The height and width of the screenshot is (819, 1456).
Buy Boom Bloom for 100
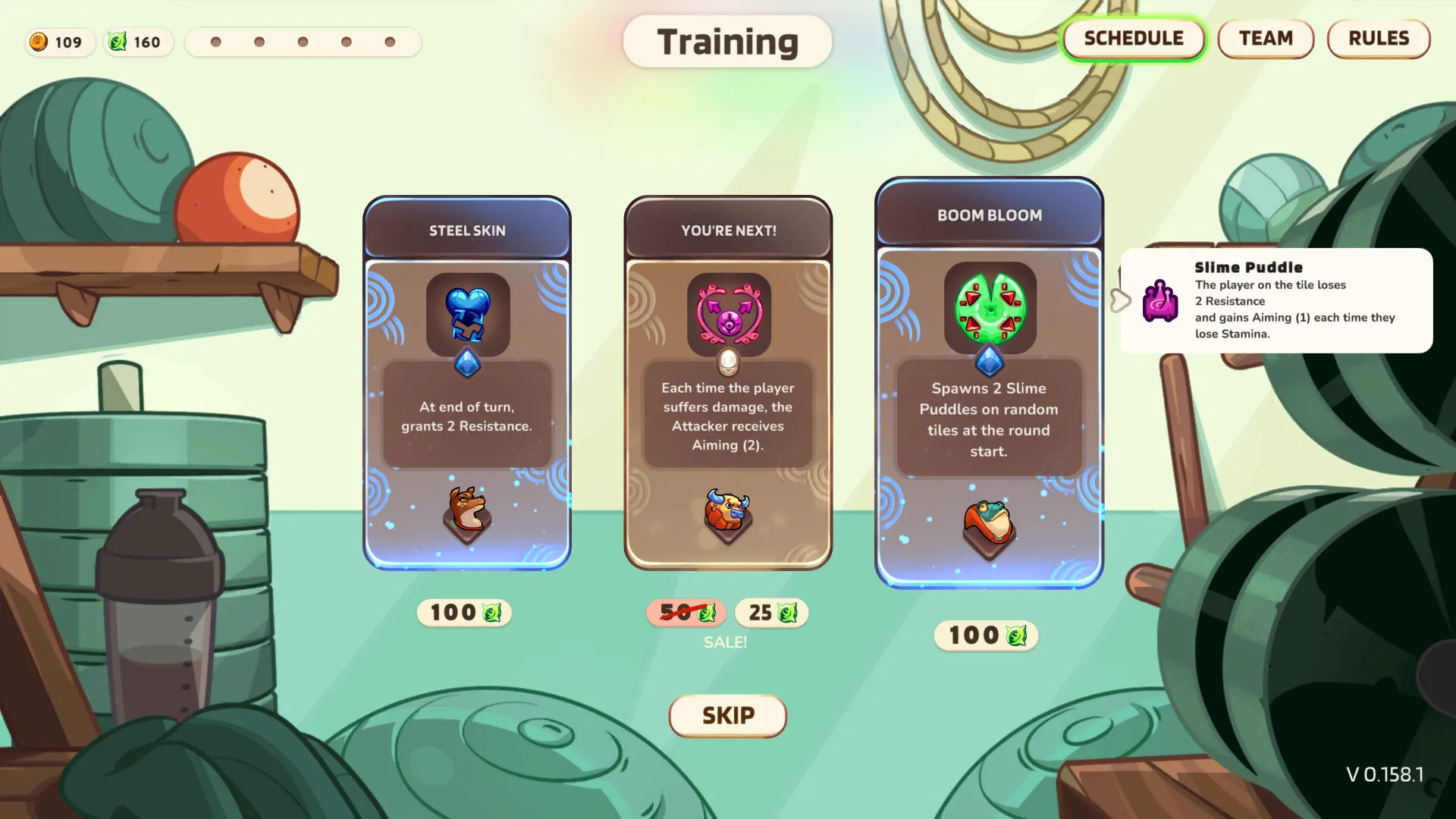click(x=985, y=636)
